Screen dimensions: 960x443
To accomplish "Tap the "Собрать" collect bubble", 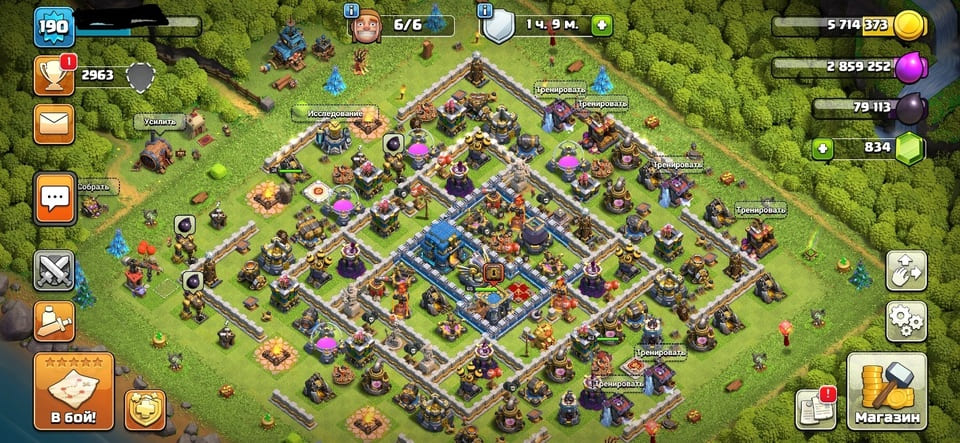I will coord(98,186).
